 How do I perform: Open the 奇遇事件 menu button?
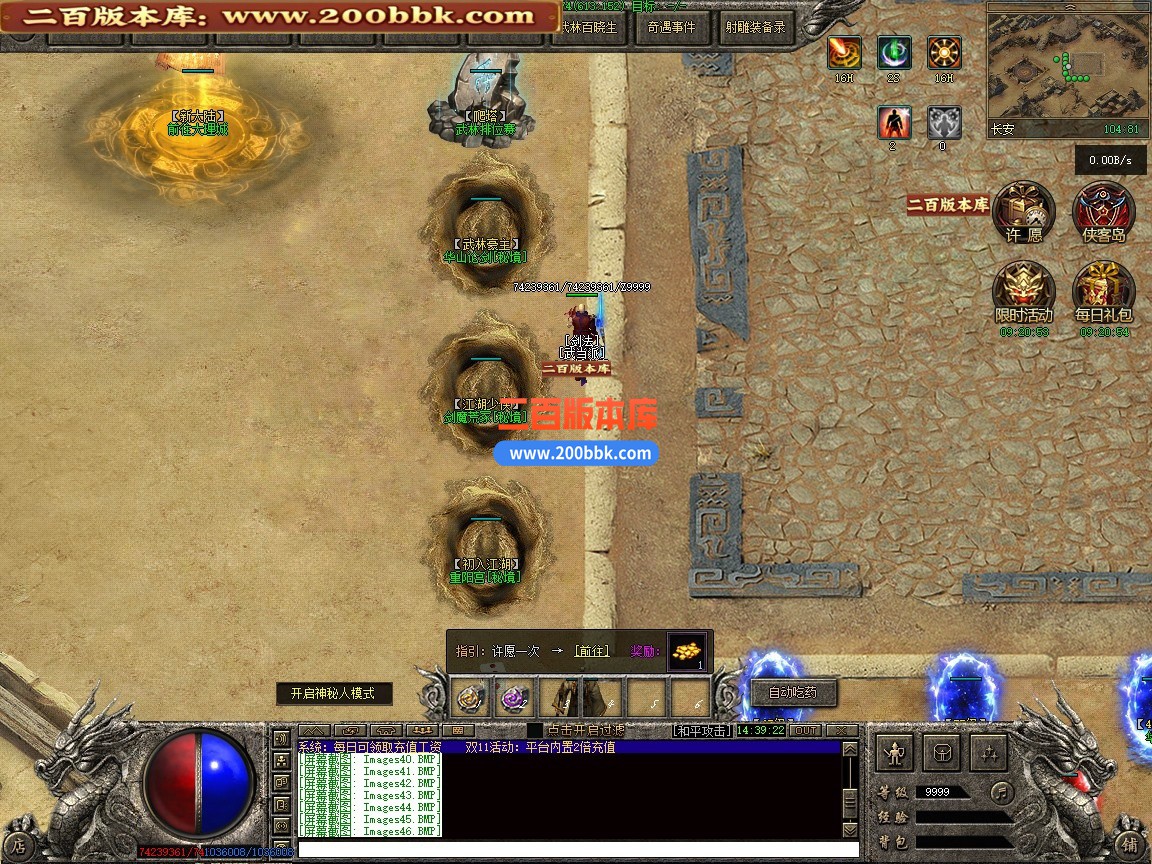point(670,27)
